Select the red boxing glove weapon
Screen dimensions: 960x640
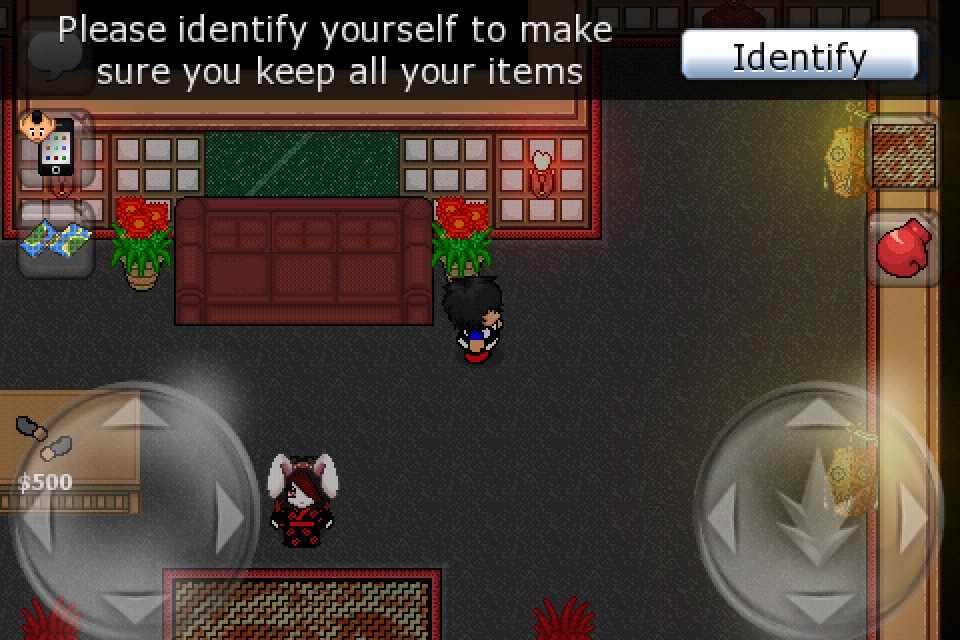point(903,249)
